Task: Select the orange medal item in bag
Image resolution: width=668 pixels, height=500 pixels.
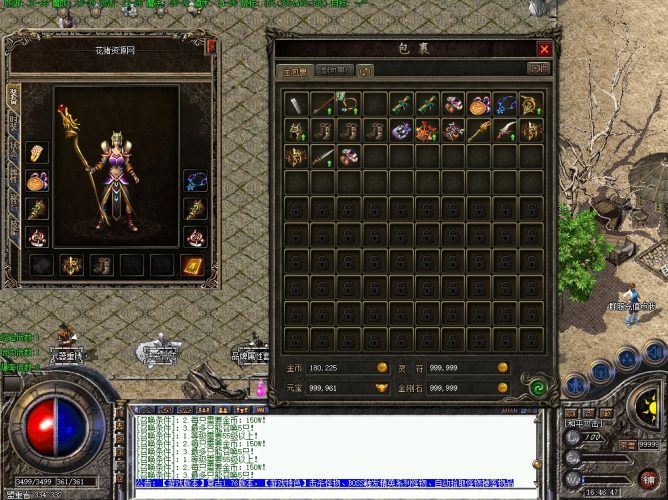Action: point(478,103)
